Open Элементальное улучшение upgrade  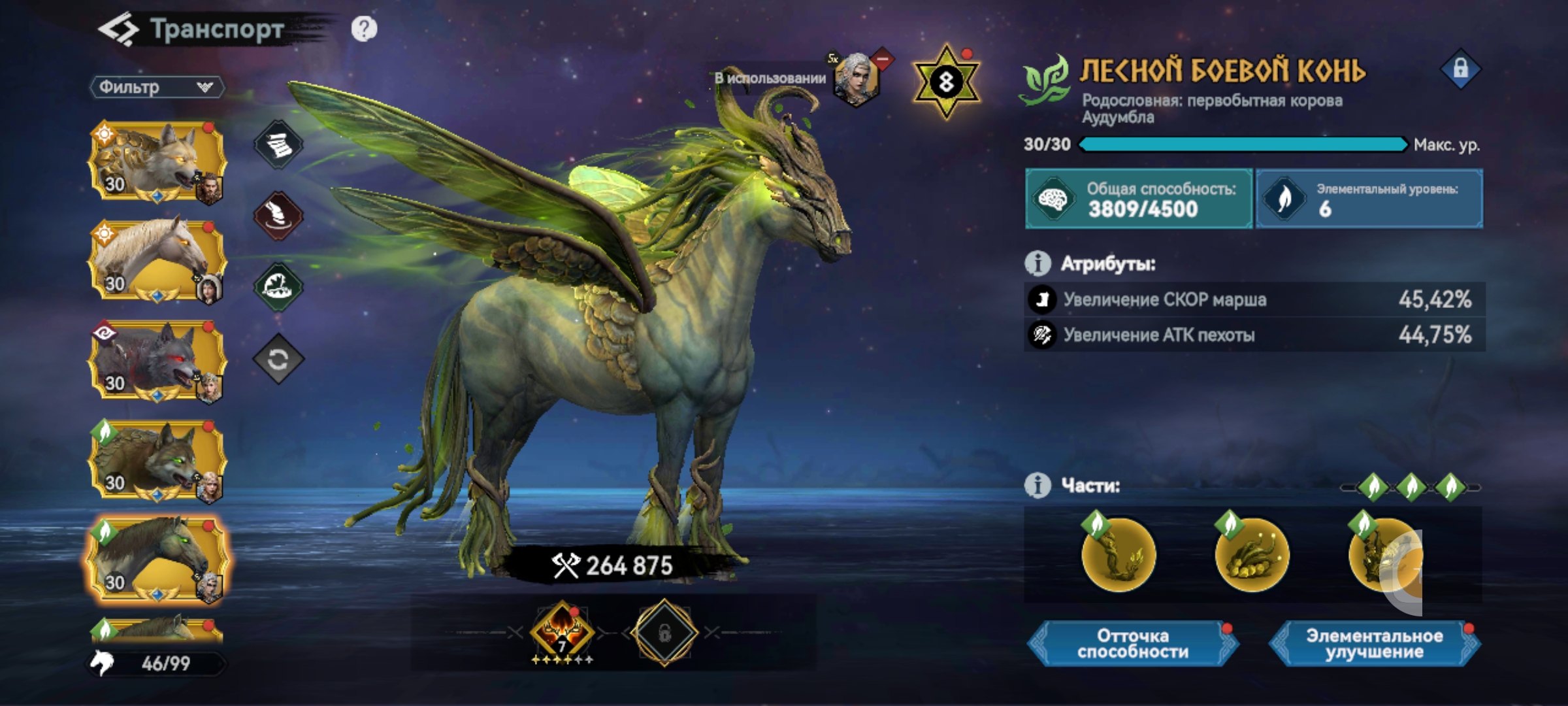(1374, 644)
